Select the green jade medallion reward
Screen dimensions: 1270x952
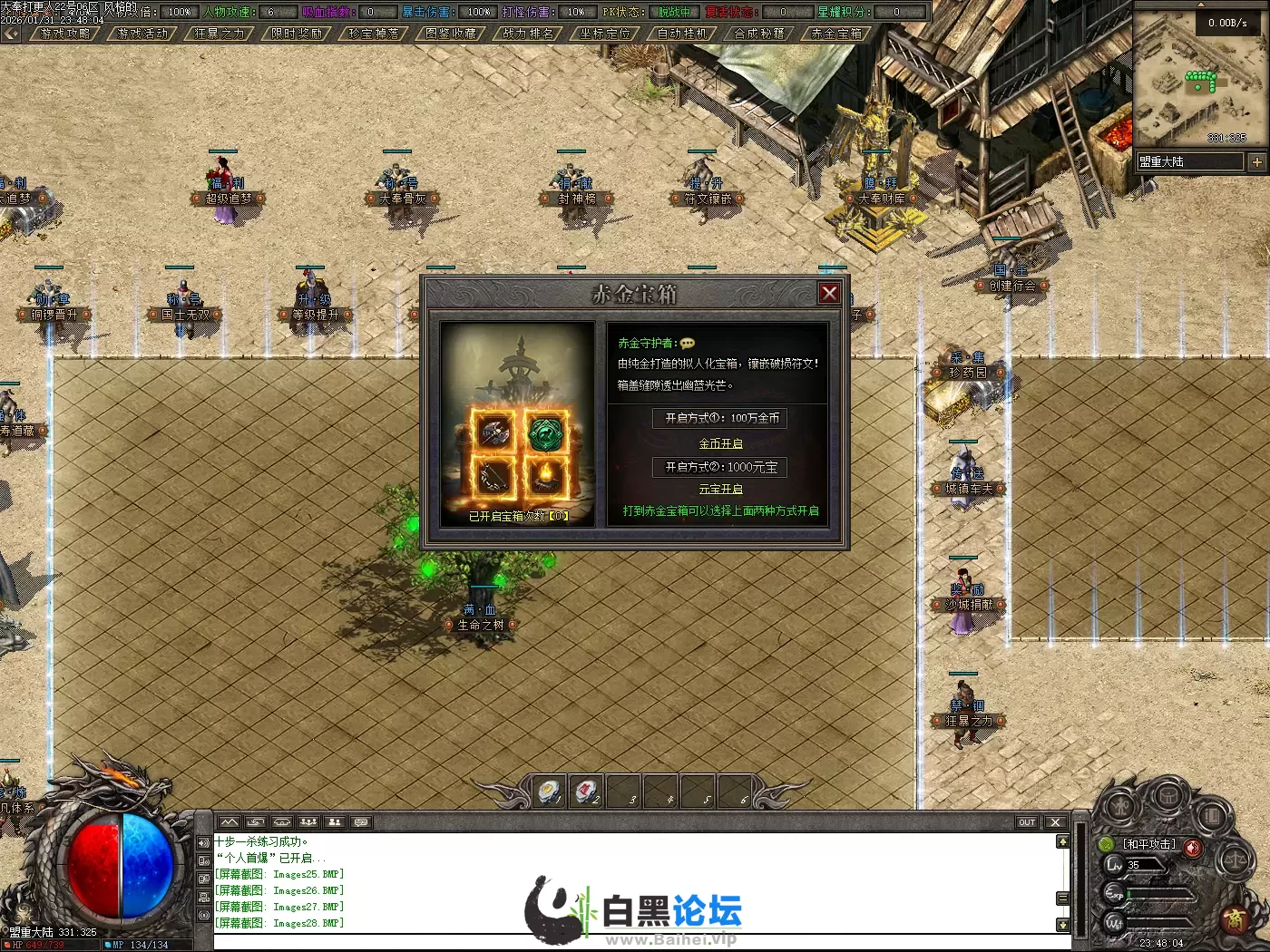click(545, 432)
